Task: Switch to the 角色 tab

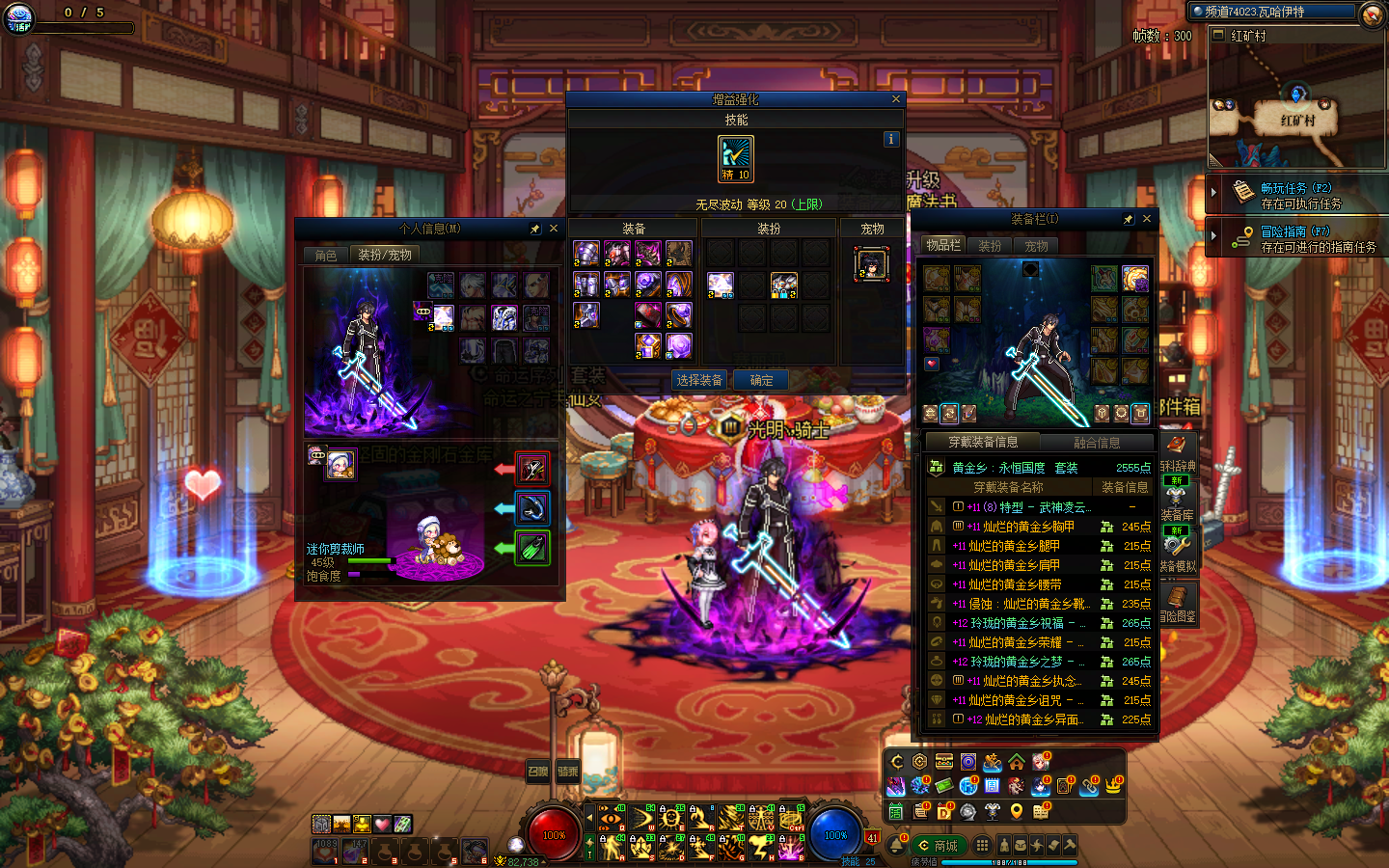Action: (326, 255)
